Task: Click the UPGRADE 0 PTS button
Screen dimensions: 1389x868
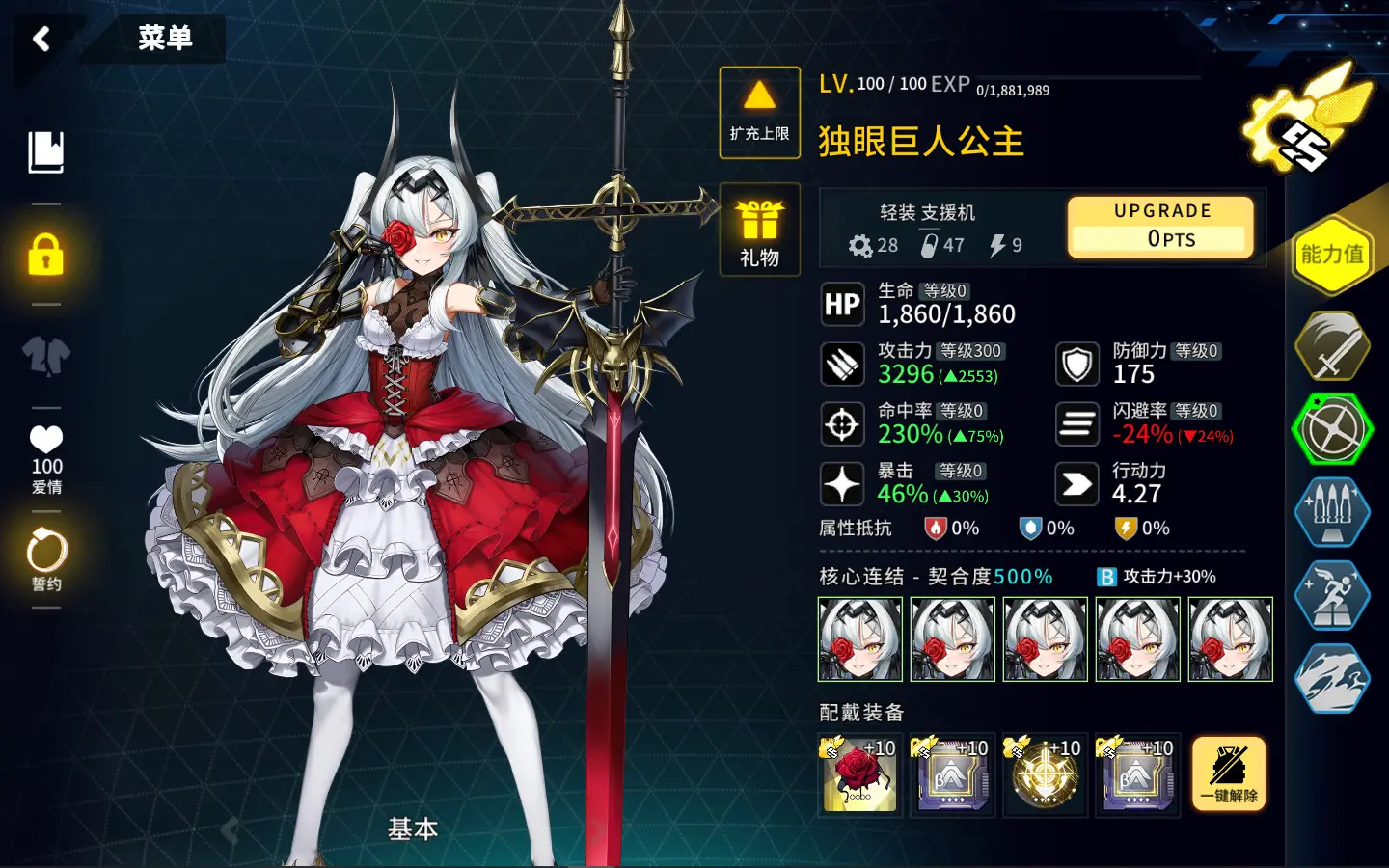Action: click(x=1161, y=227)
